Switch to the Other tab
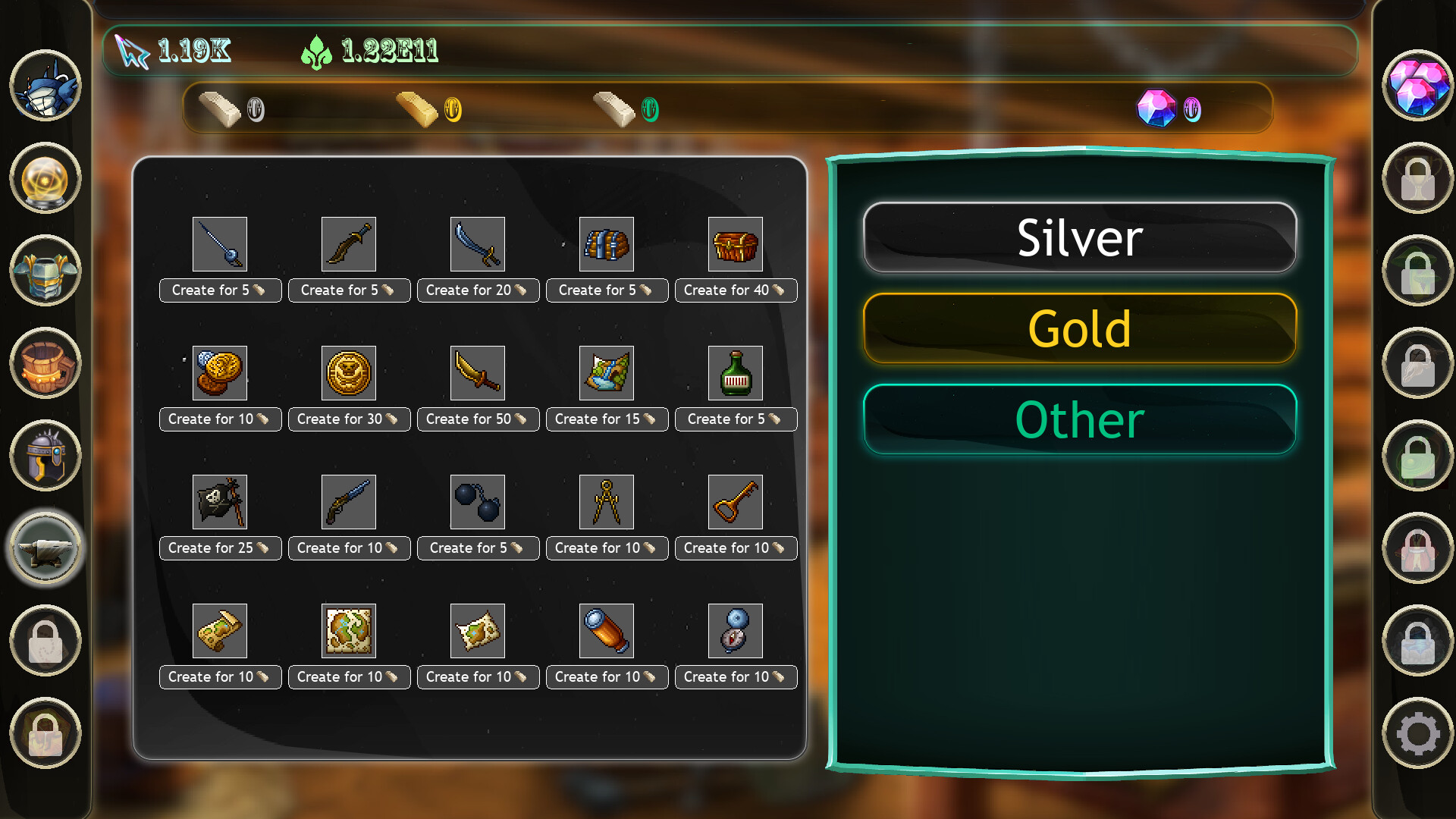This screenshot has height=819, width=1456. point(1080,420)
